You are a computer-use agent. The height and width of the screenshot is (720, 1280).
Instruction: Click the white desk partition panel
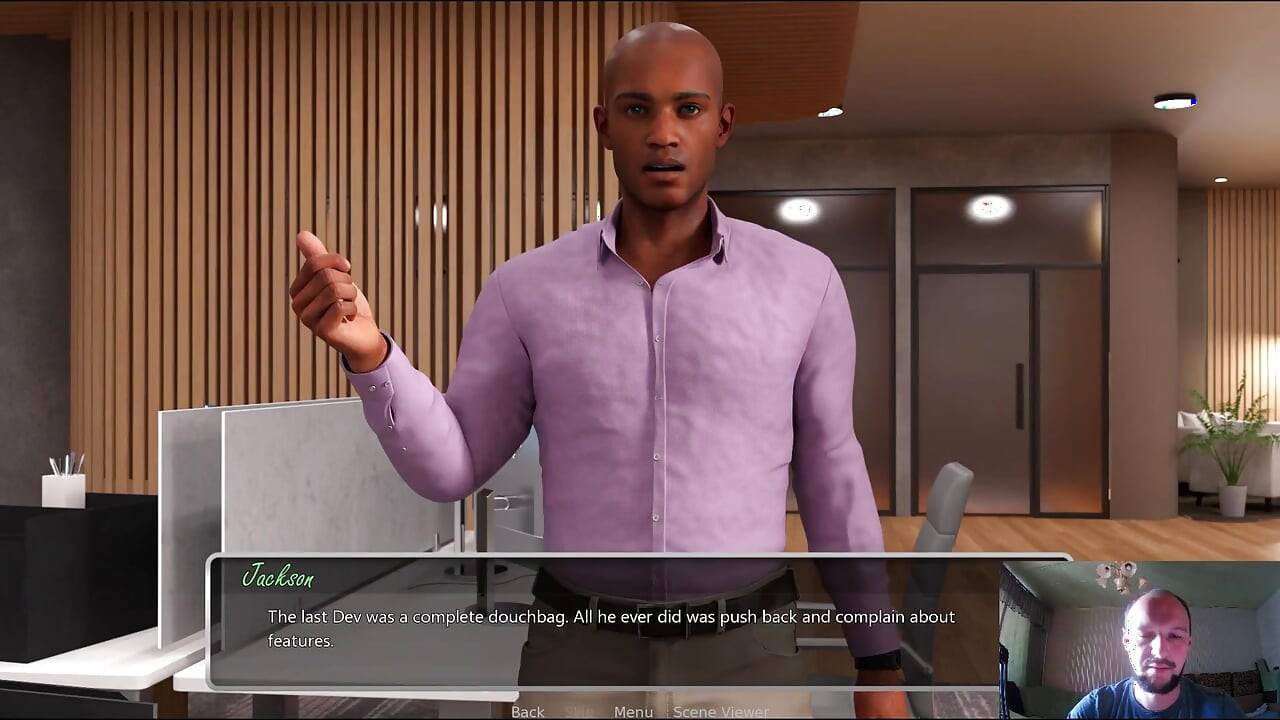pos(290,480)
